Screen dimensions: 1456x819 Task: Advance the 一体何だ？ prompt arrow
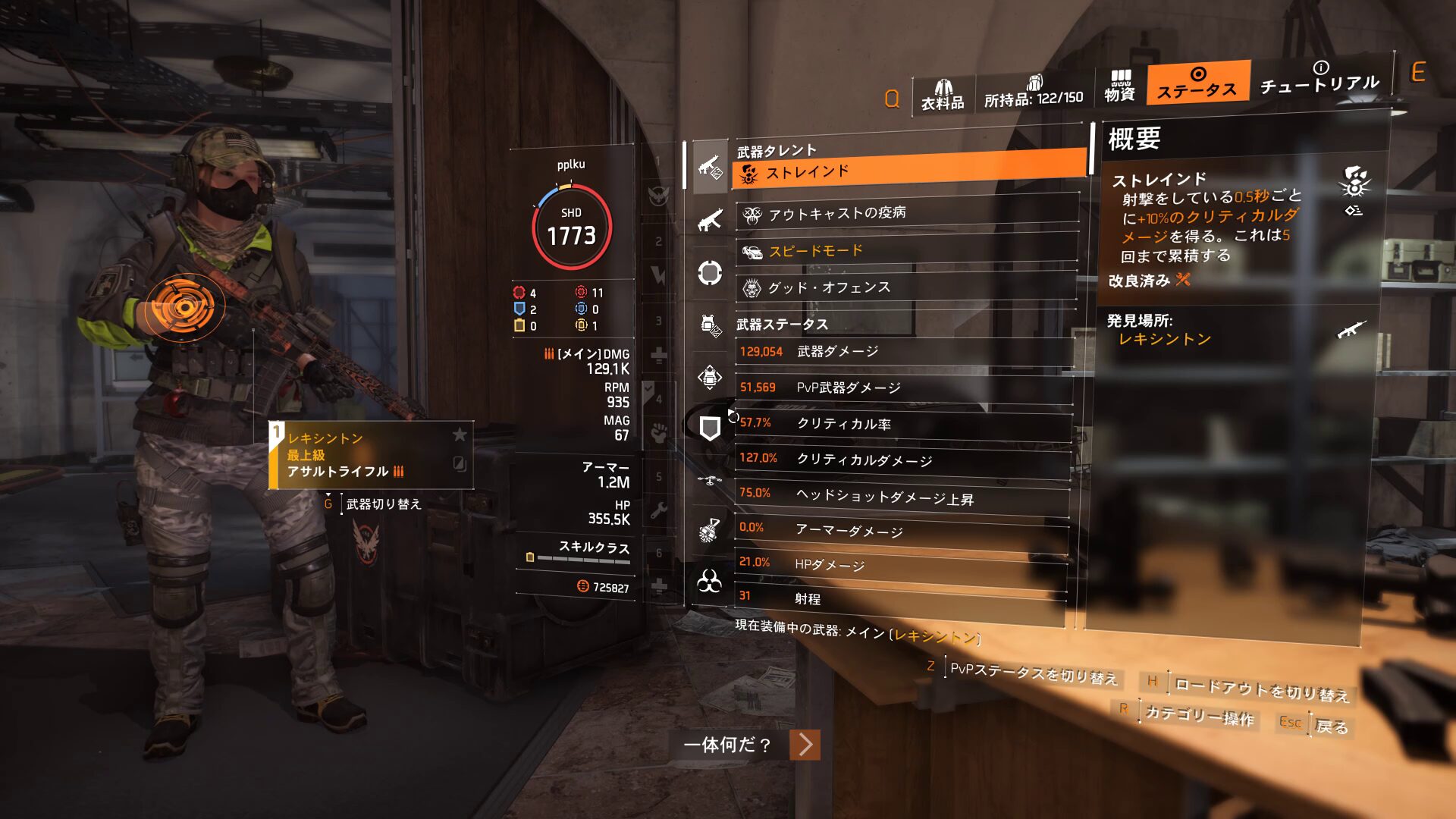pyautogui.click(x=805, y=745)
